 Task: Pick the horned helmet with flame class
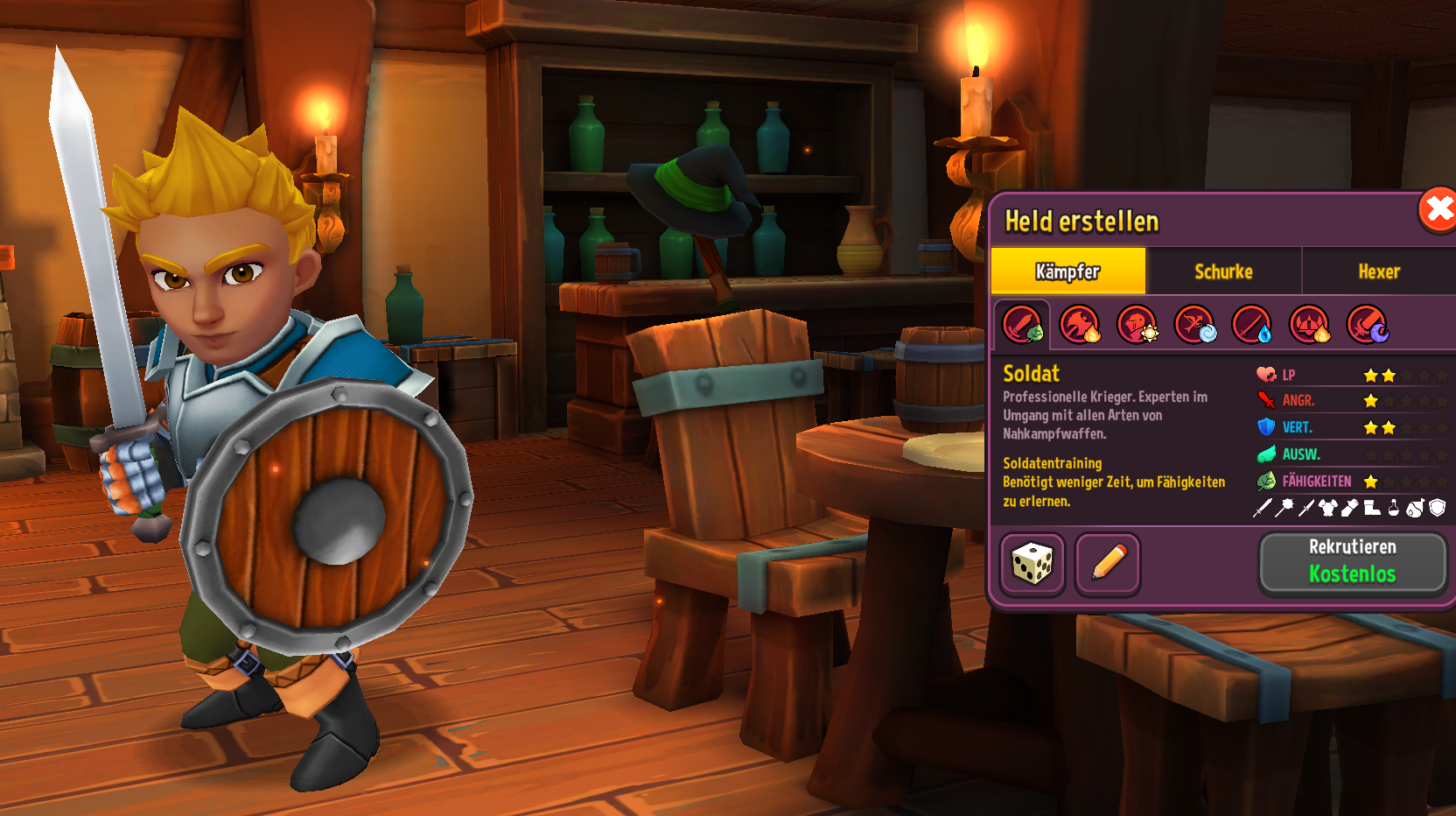[1310, 325]
